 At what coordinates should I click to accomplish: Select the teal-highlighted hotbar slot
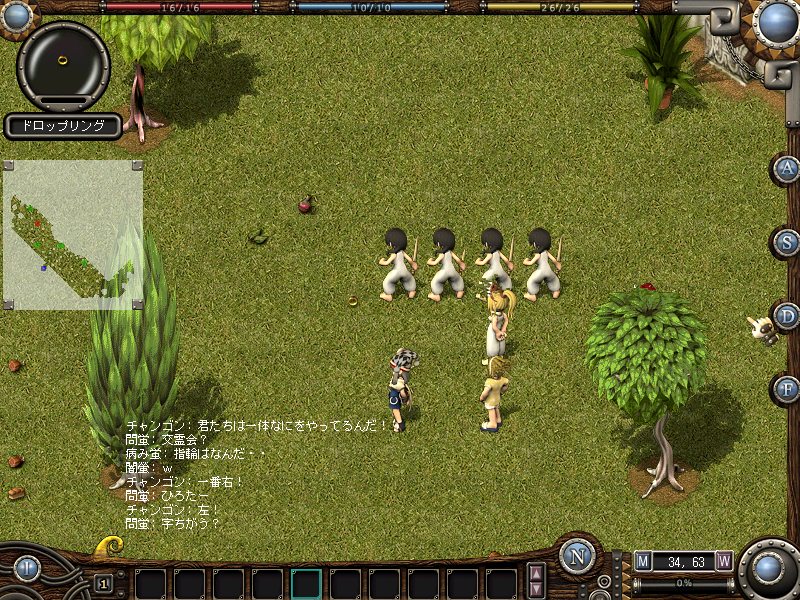pyautogui.click(x=306, y=584)
